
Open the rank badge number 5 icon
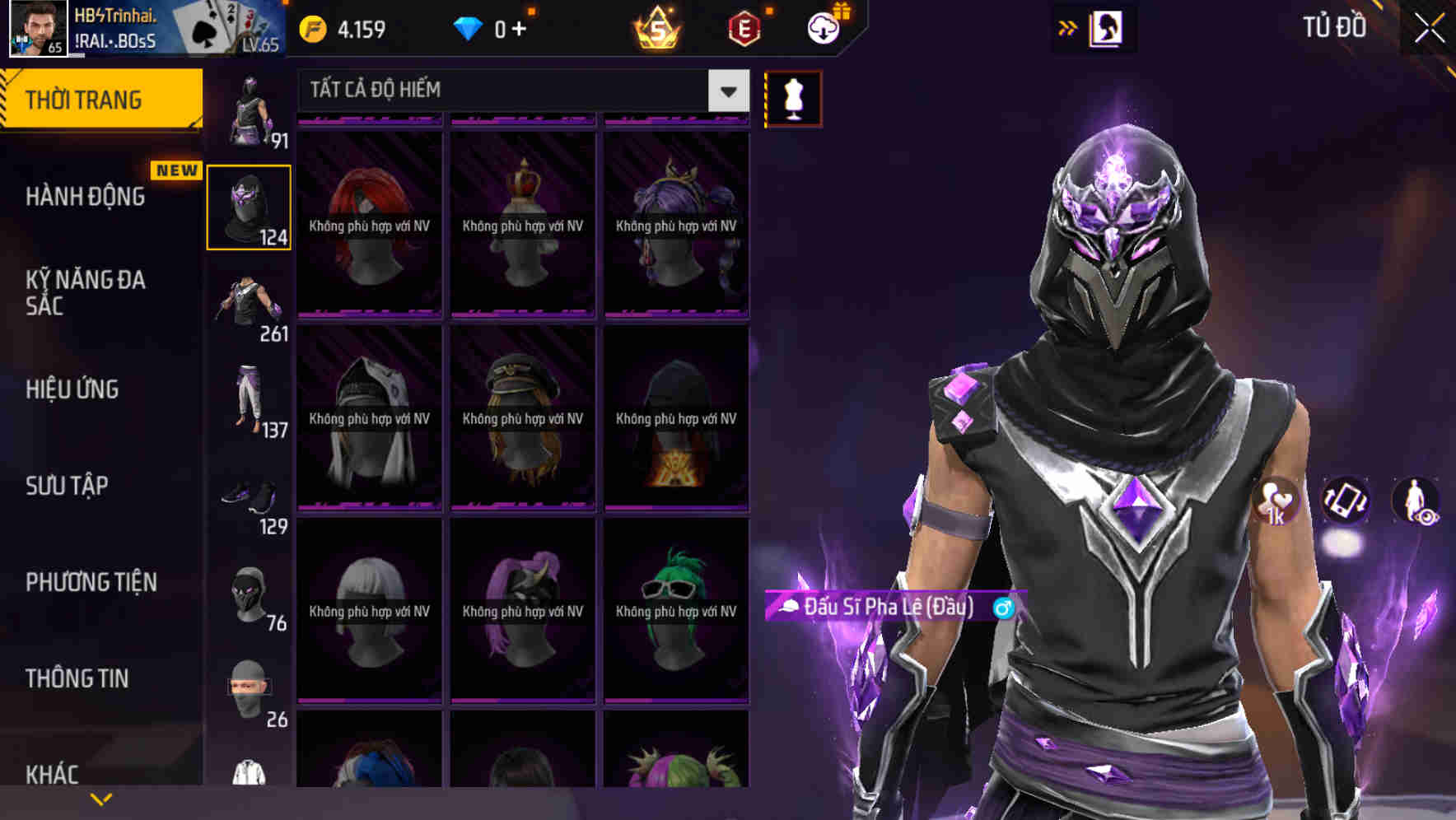point(655,27)
